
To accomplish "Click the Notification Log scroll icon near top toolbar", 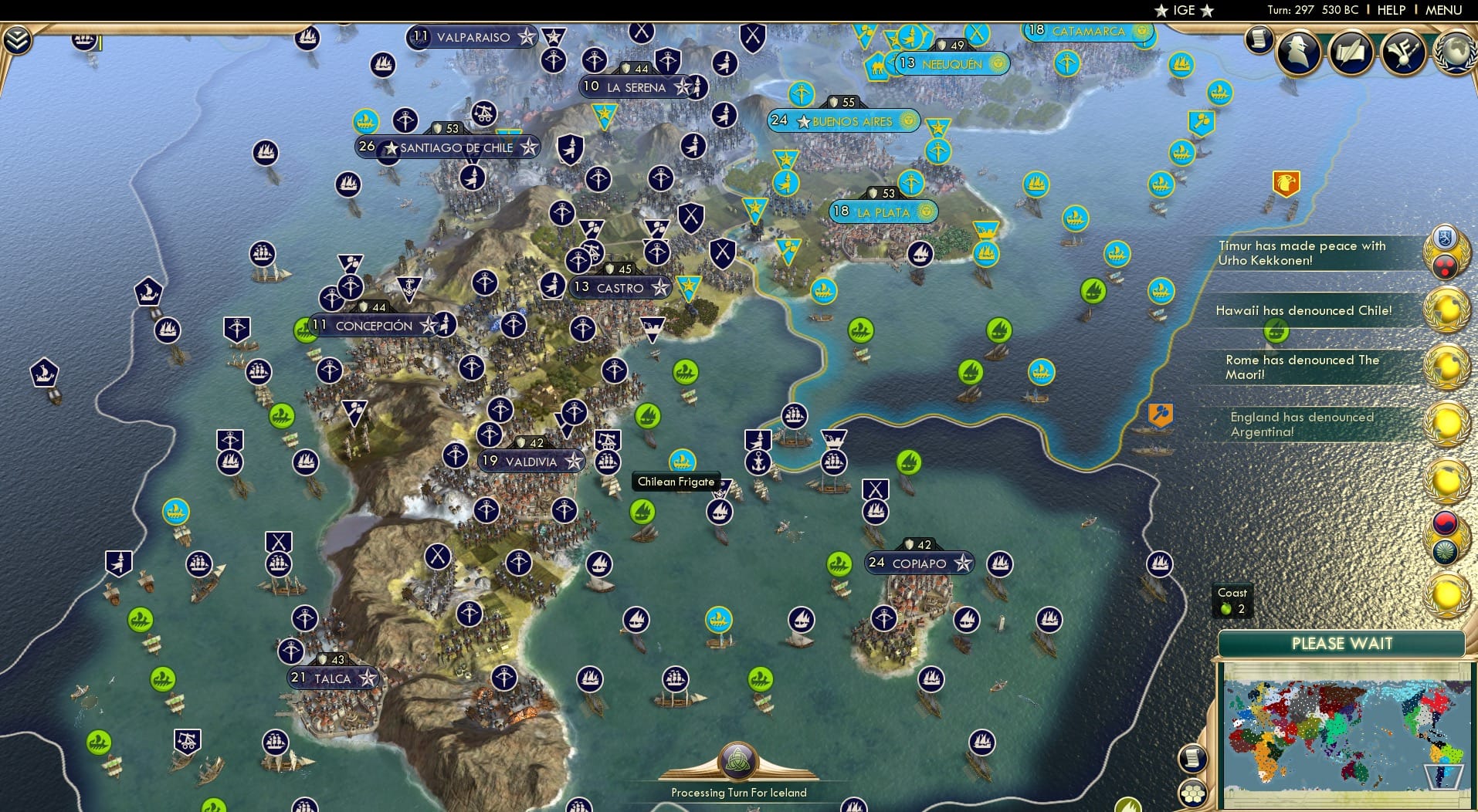I will point(1259,39).
